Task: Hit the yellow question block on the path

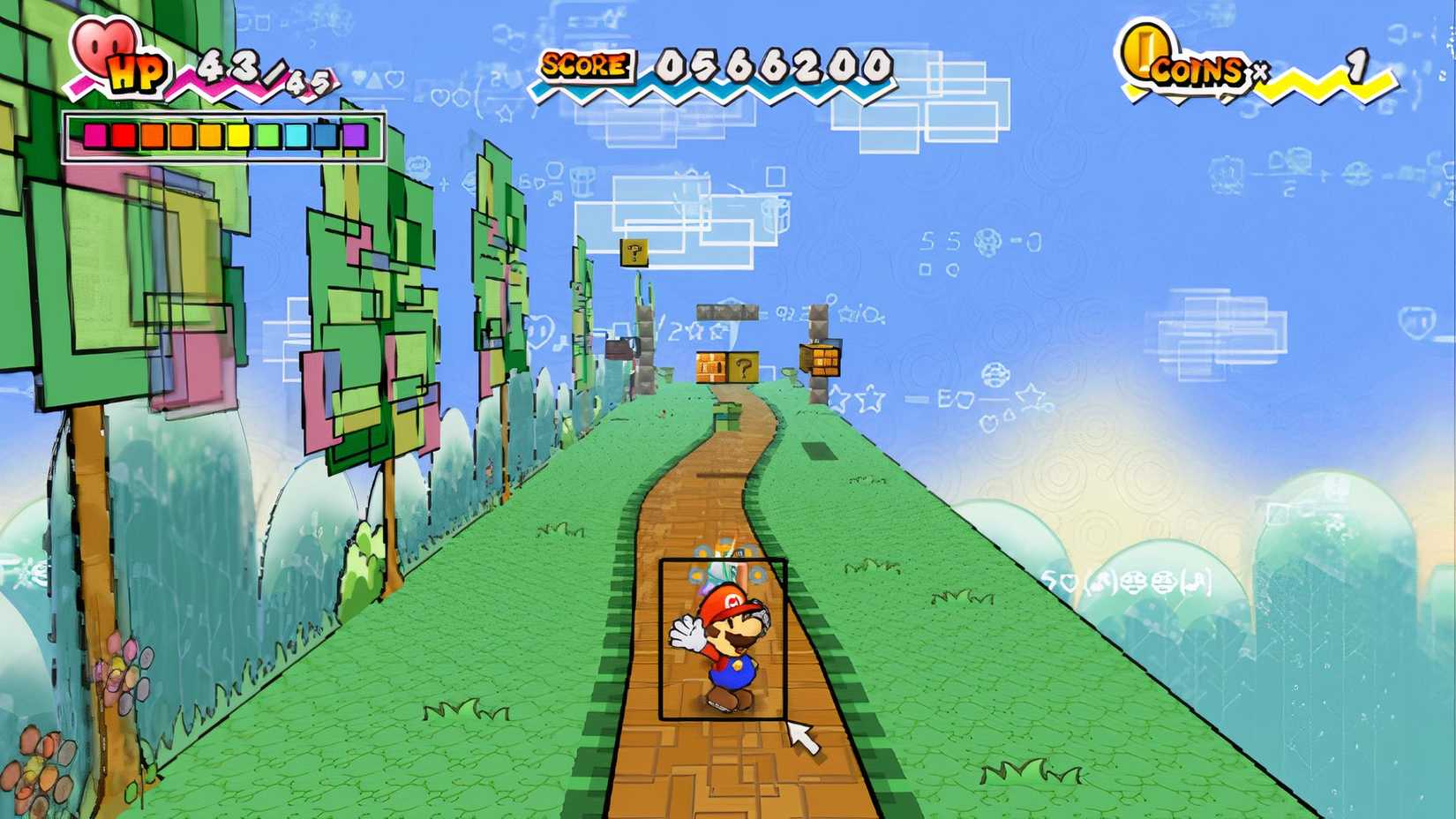Action: click(741, 366)
